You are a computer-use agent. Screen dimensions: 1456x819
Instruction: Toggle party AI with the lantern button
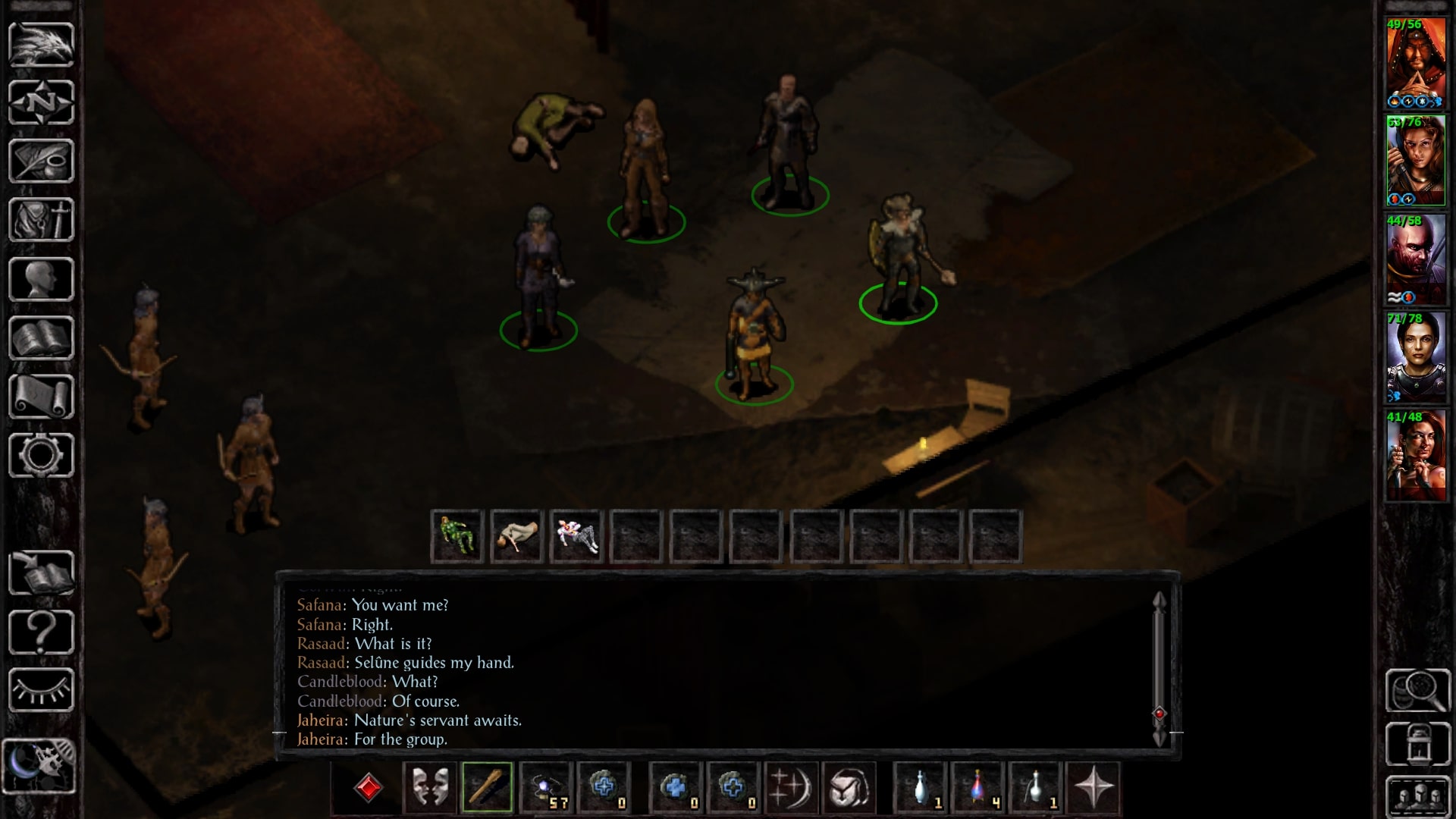(1417, 745)
